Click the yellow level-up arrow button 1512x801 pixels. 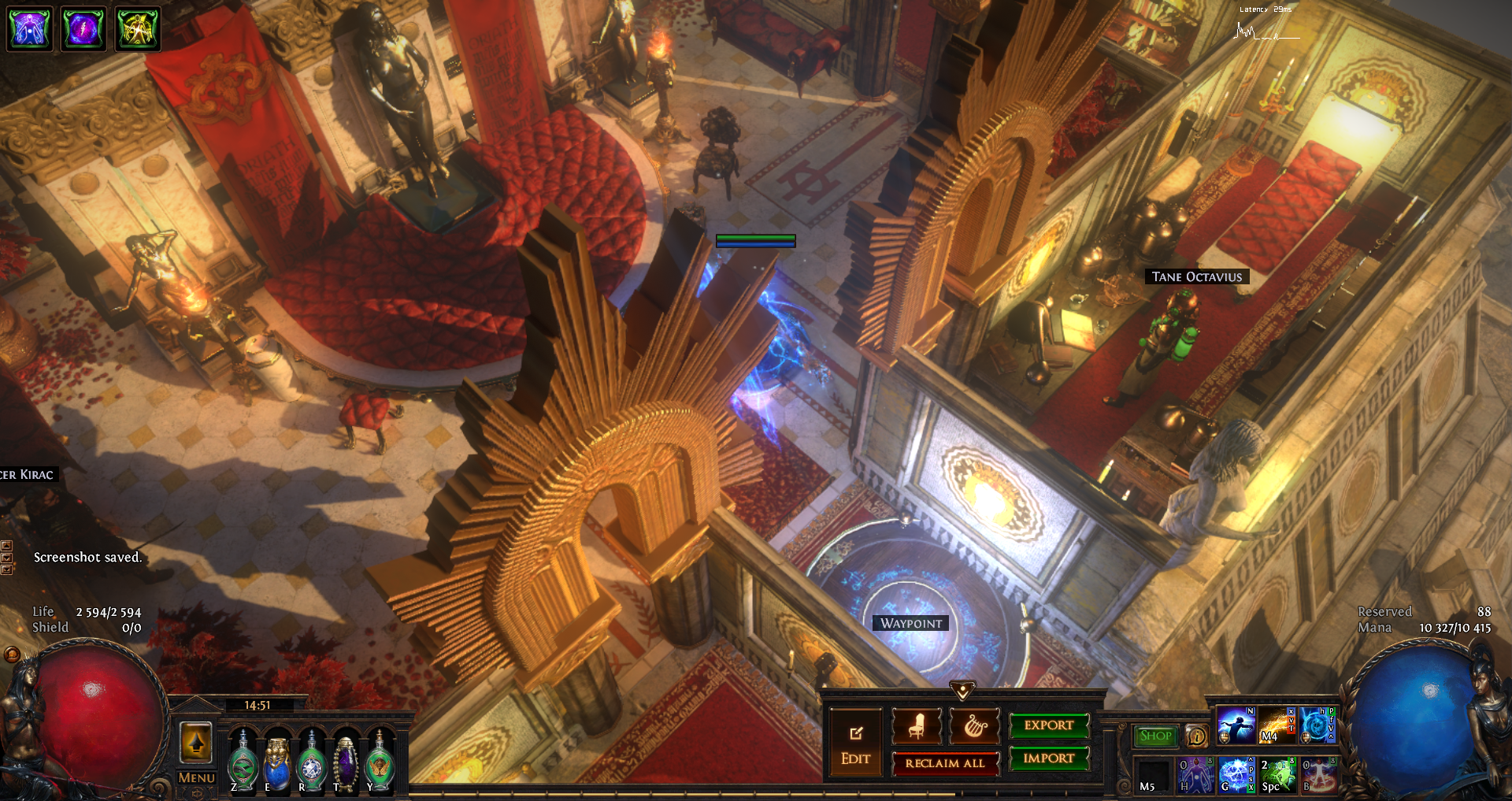click(x=196, y=742)
